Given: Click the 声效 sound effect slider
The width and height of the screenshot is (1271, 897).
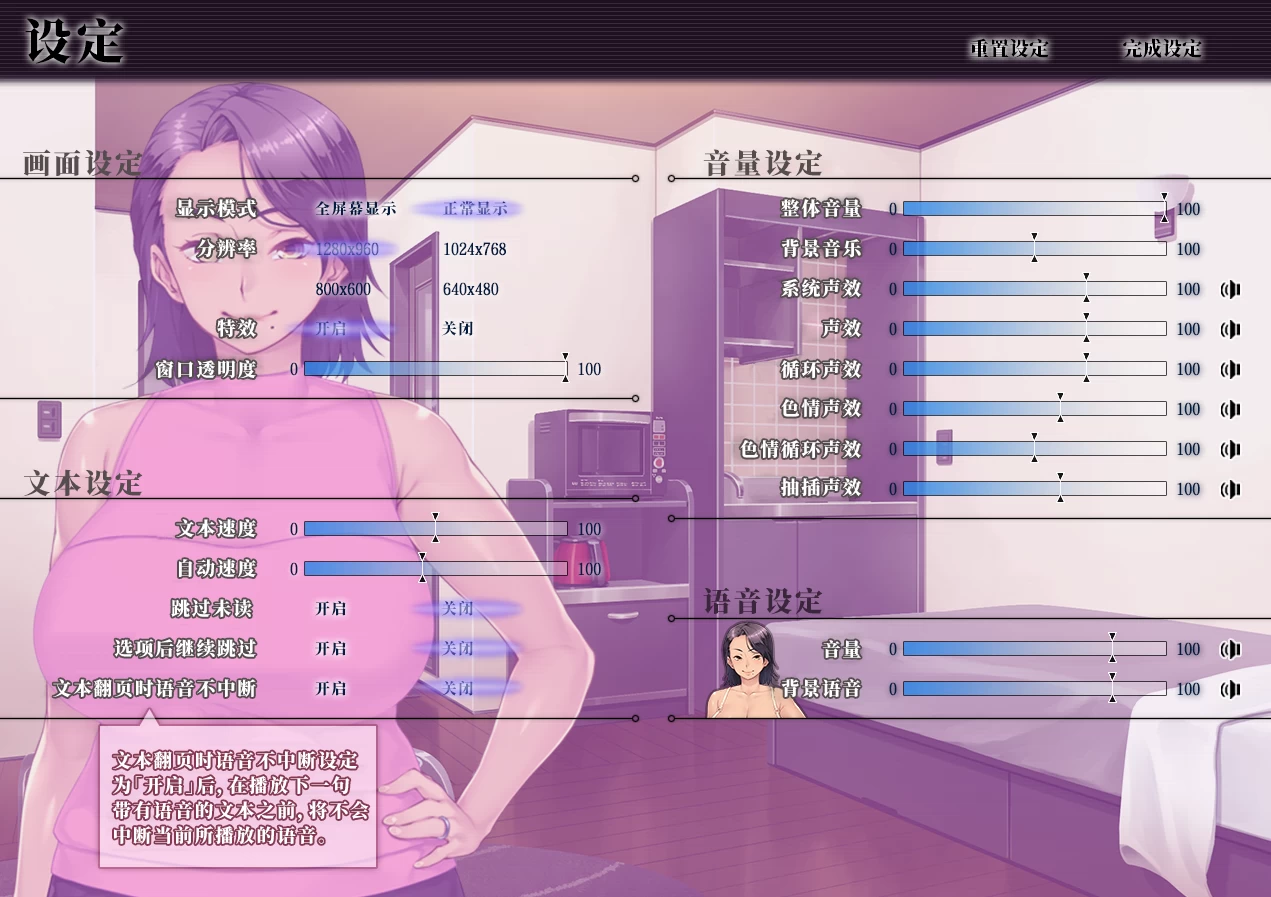Looking at the screenshot, I should 1034,329.
